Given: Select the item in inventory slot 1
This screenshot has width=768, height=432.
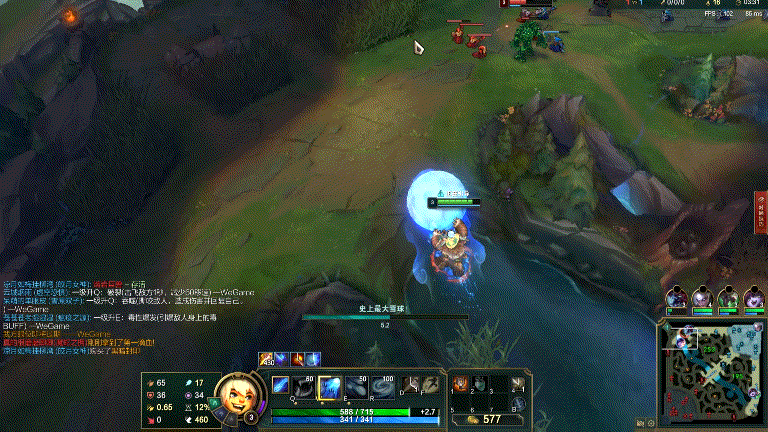Looking at the screenshot, I should tap(461, 384).
